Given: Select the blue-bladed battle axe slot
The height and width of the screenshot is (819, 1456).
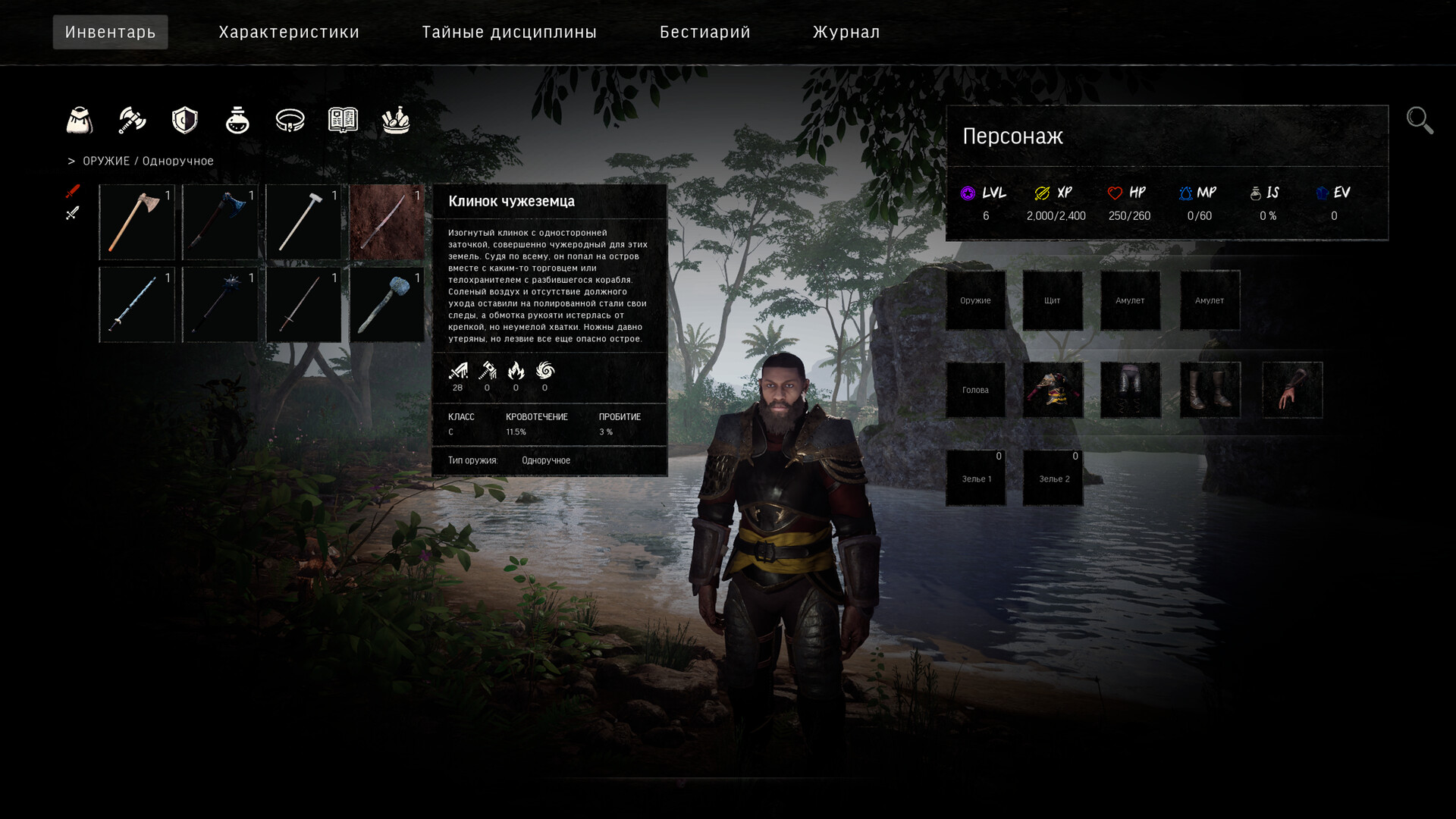Looking at the screenshot, I should click(220, 222).
